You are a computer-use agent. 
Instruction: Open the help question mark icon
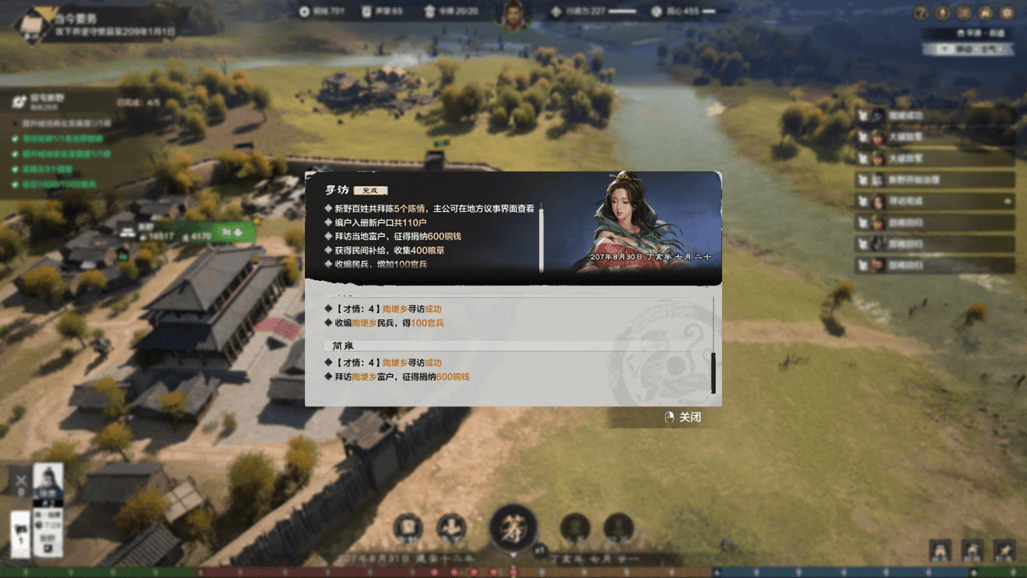(922, 13)
